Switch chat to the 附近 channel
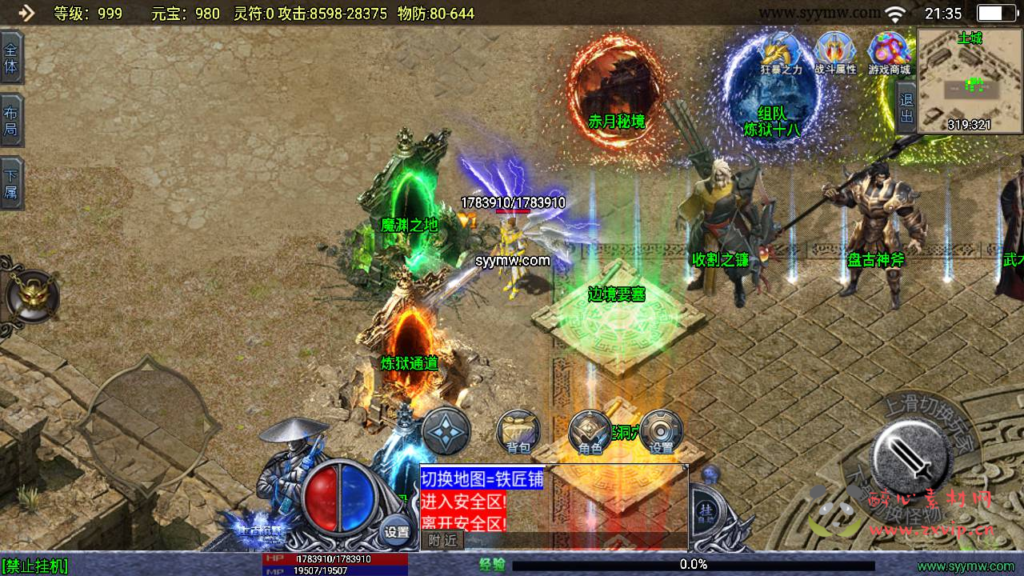The height and width of the screenshot is (576, 1024). click(442, 539)
